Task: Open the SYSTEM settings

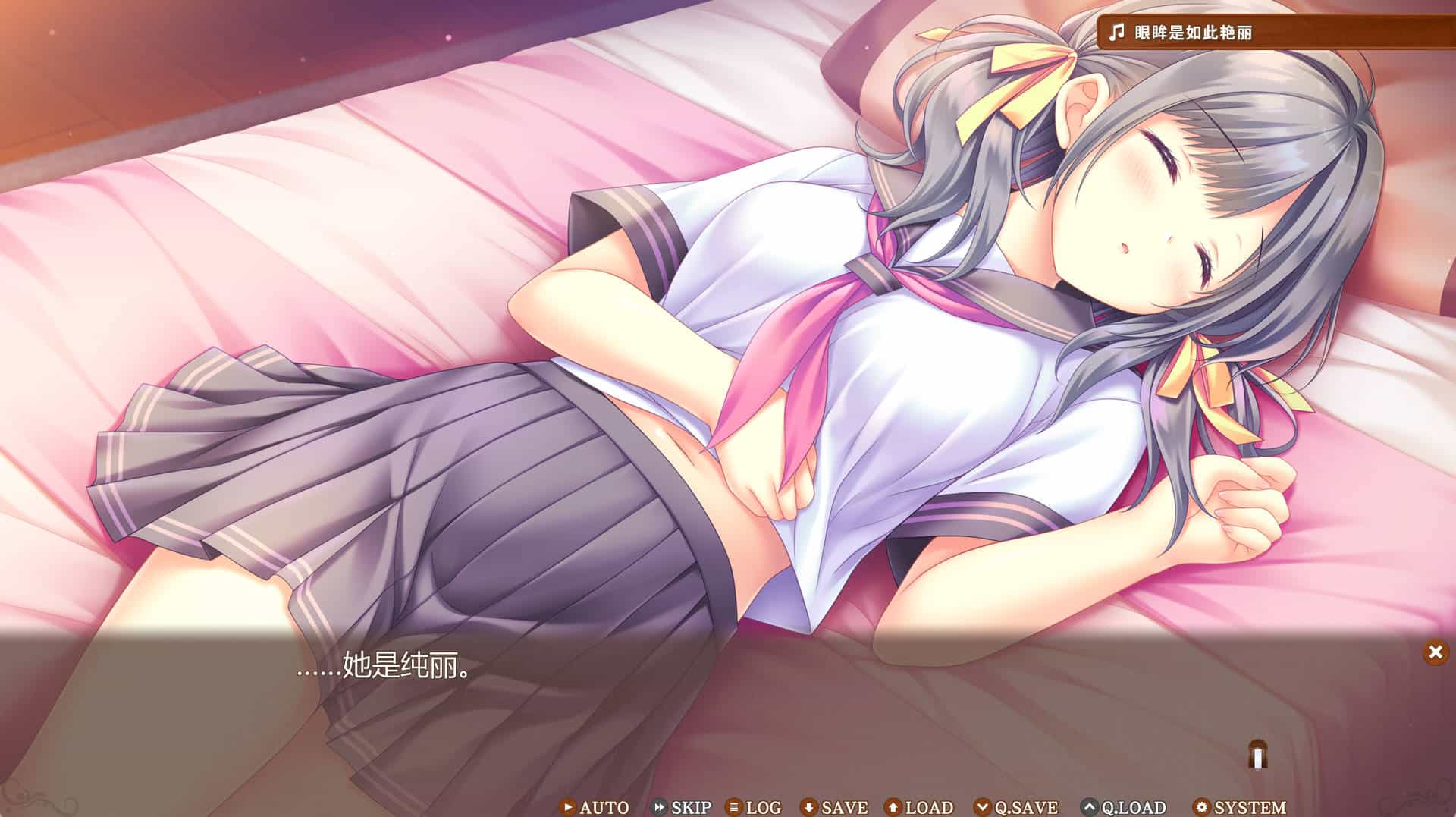Action: [1240, 807]
